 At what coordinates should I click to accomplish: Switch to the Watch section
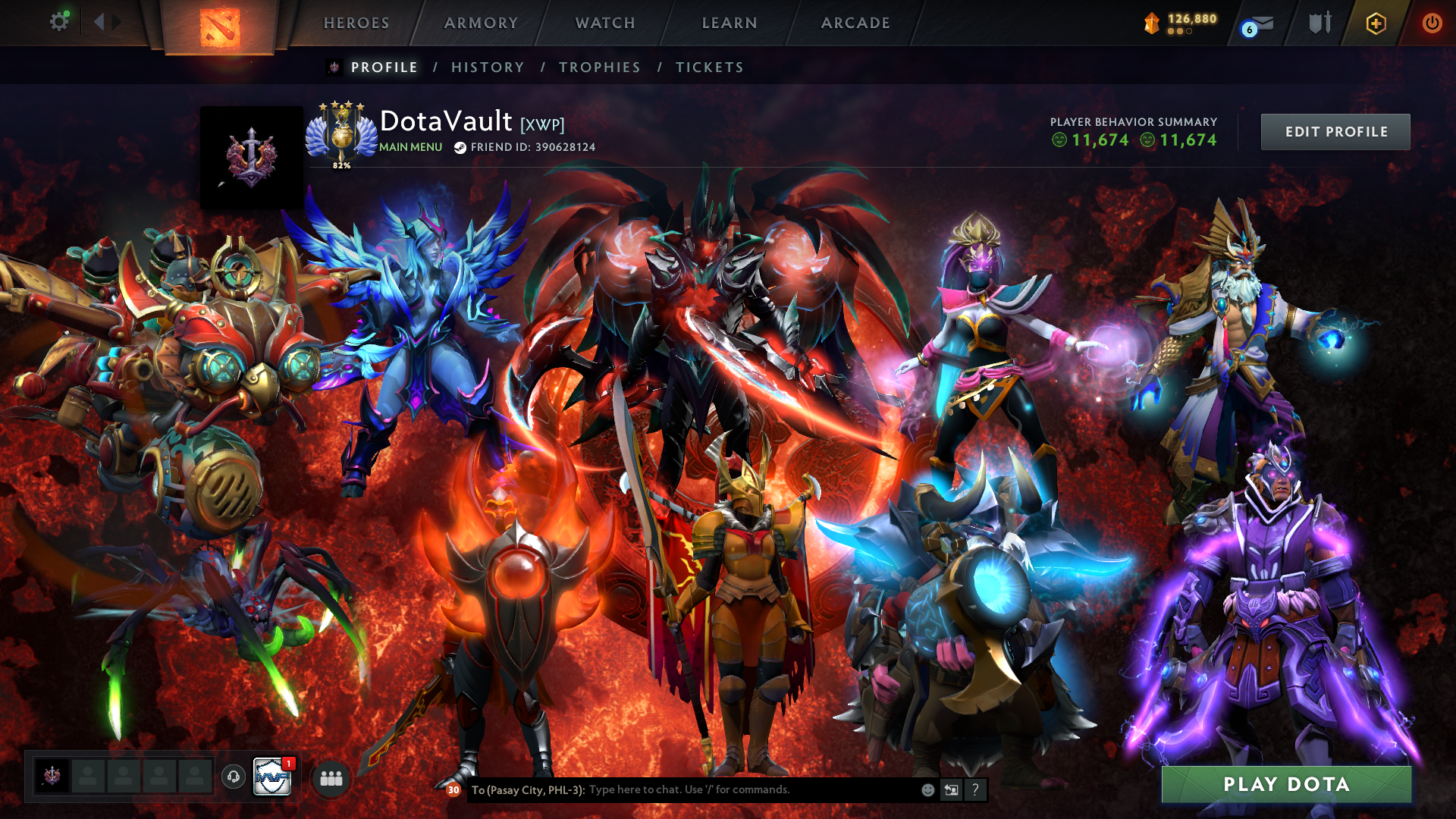(x=605, y=23)
